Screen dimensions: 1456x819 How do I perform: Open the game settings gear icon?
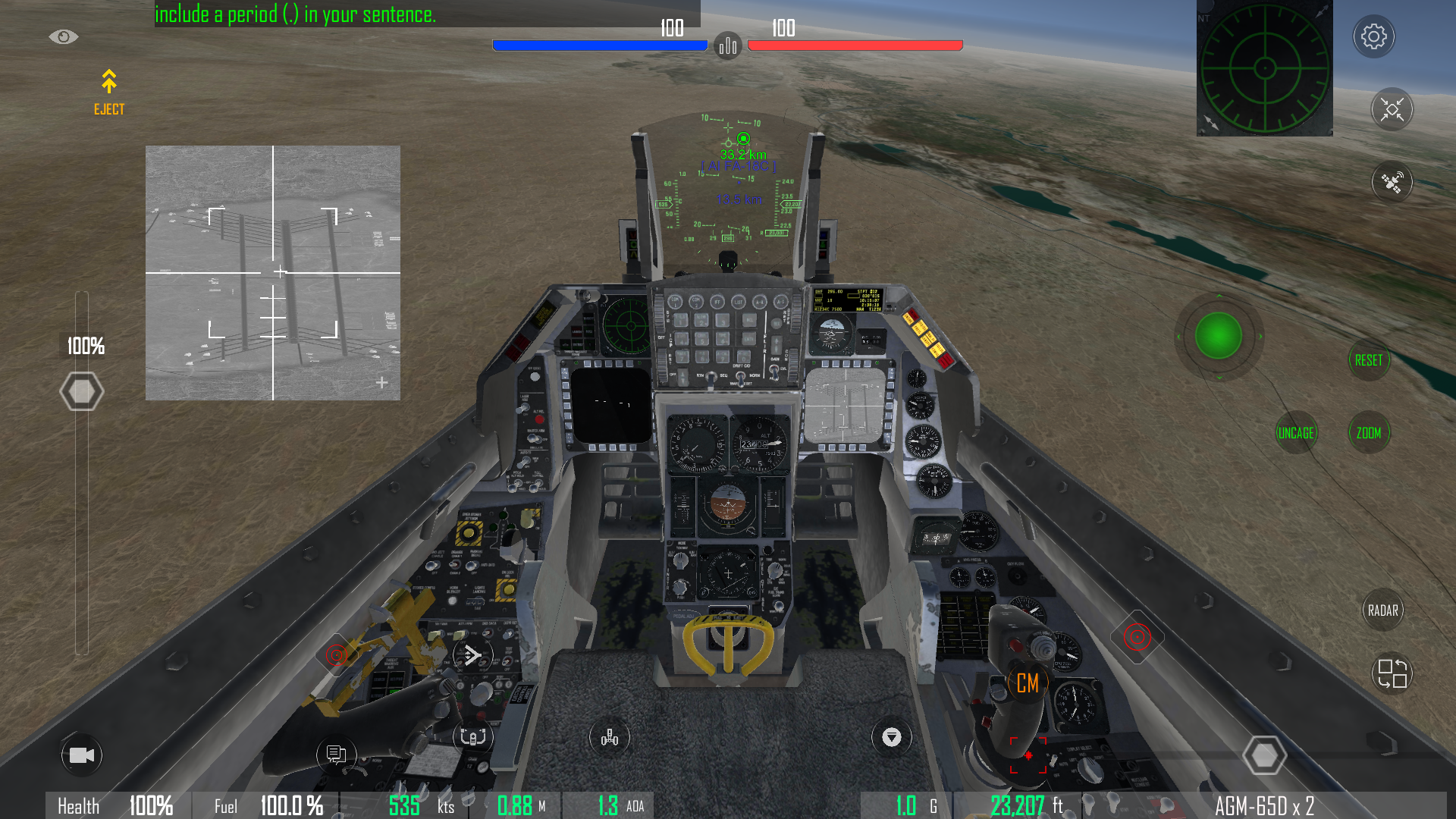tap(1374, 36)
